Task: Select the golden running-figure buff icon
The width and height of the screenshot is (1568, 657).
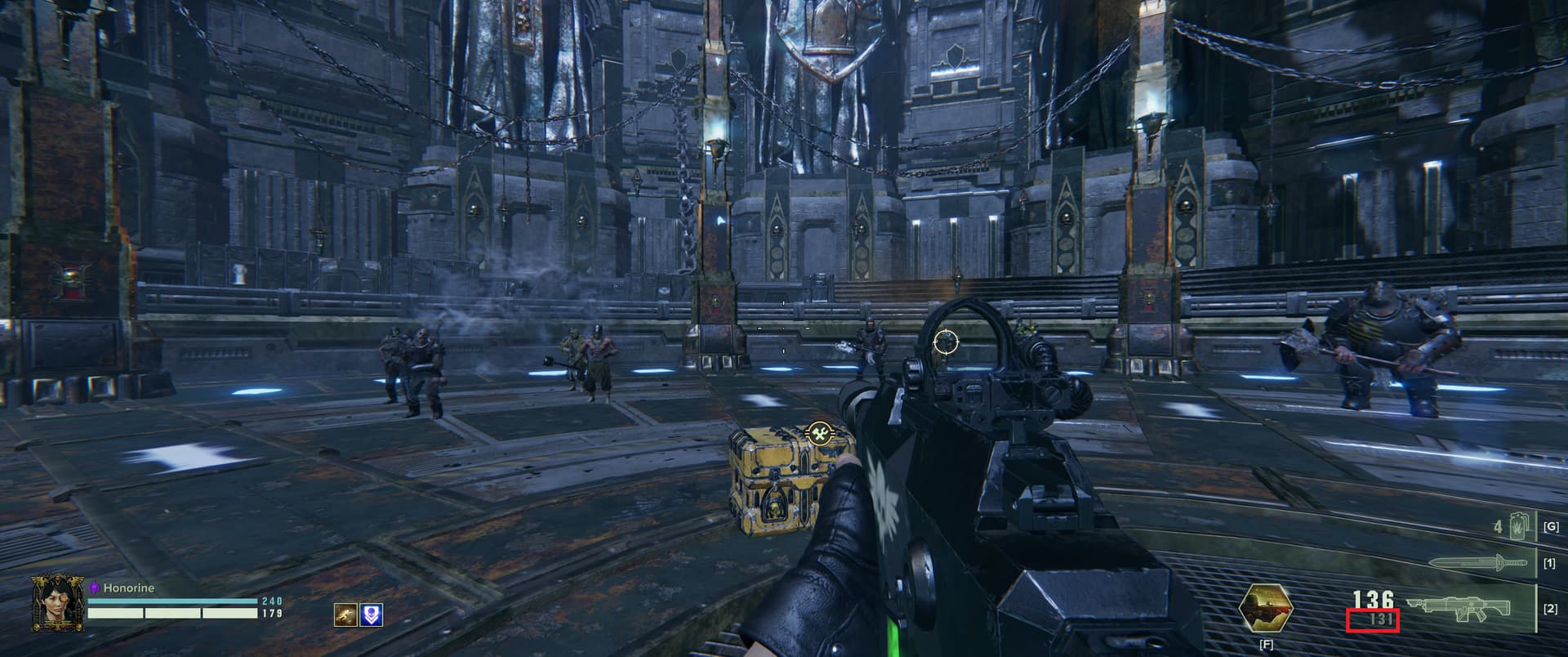Action: (345, 615)
